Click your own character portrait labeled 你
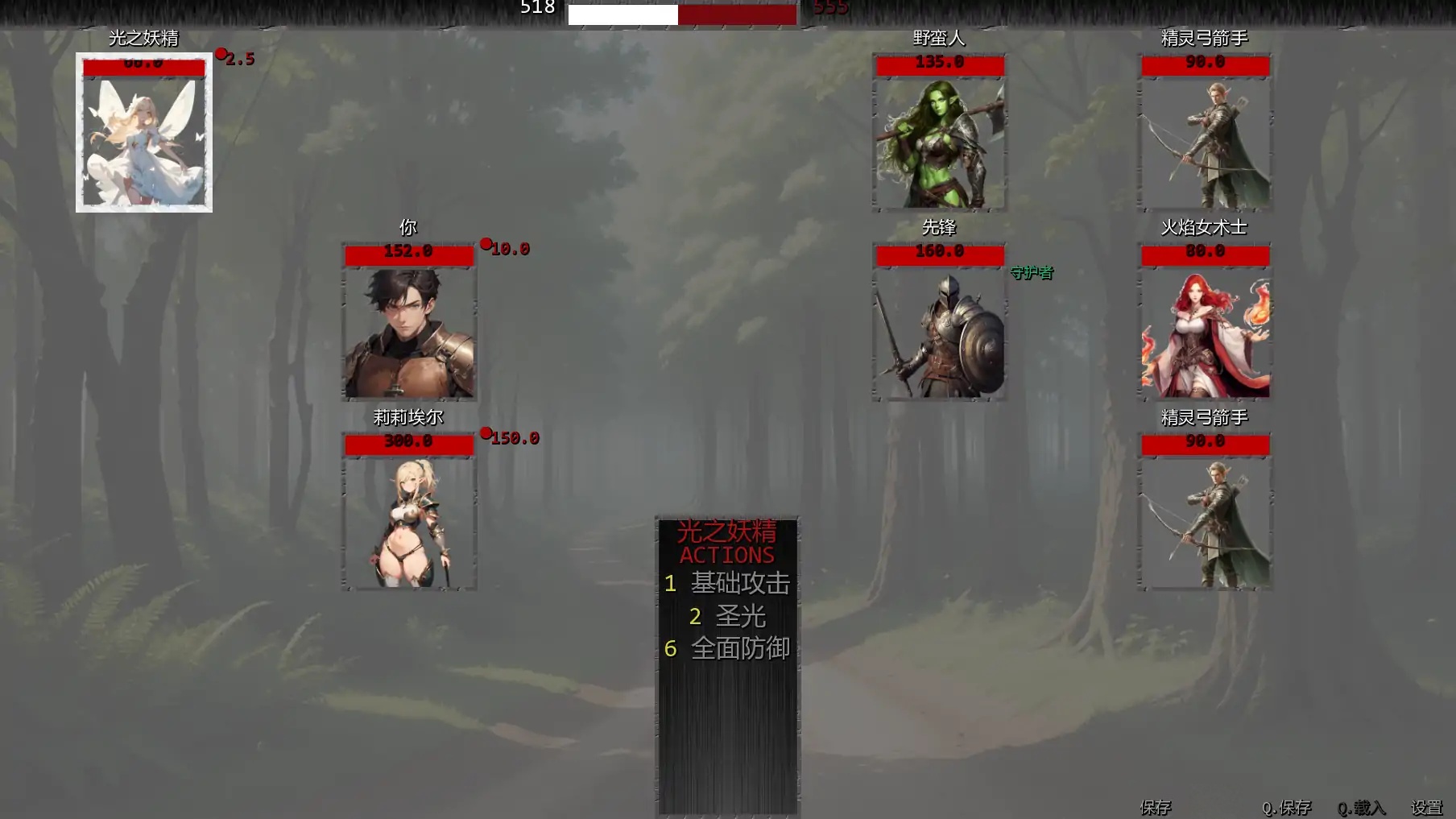1456x819 pixels. pos(408,334)
